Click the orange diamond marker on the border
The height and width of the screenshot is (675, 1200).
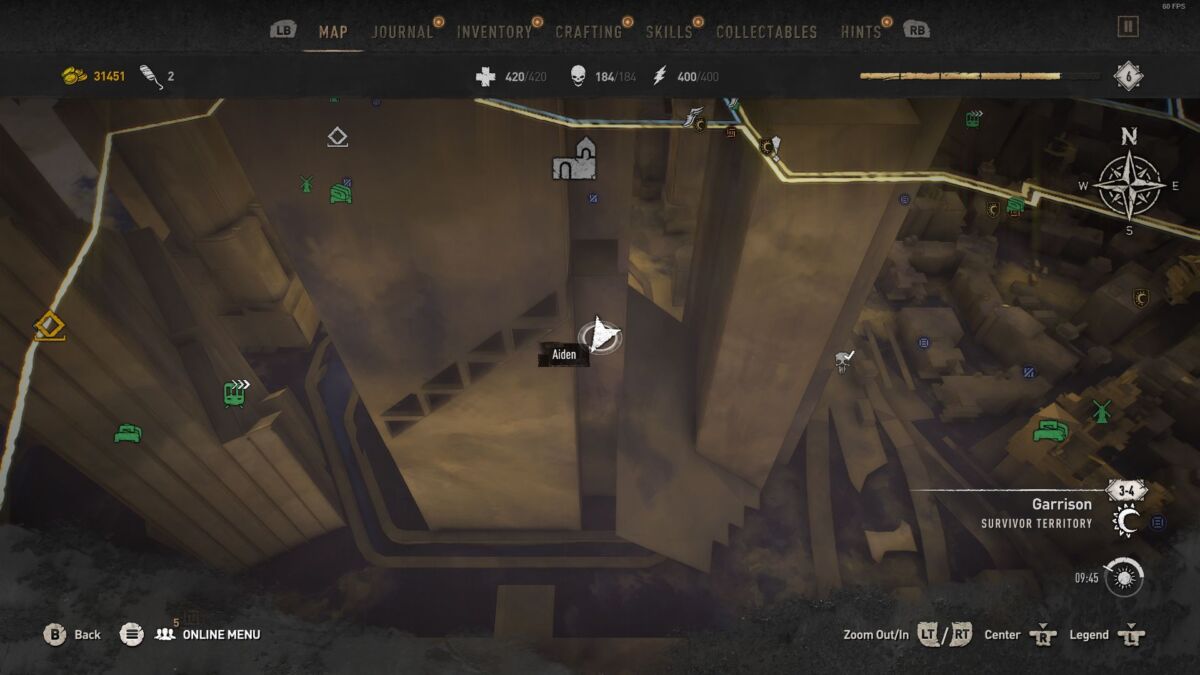(x=48, y=325)
